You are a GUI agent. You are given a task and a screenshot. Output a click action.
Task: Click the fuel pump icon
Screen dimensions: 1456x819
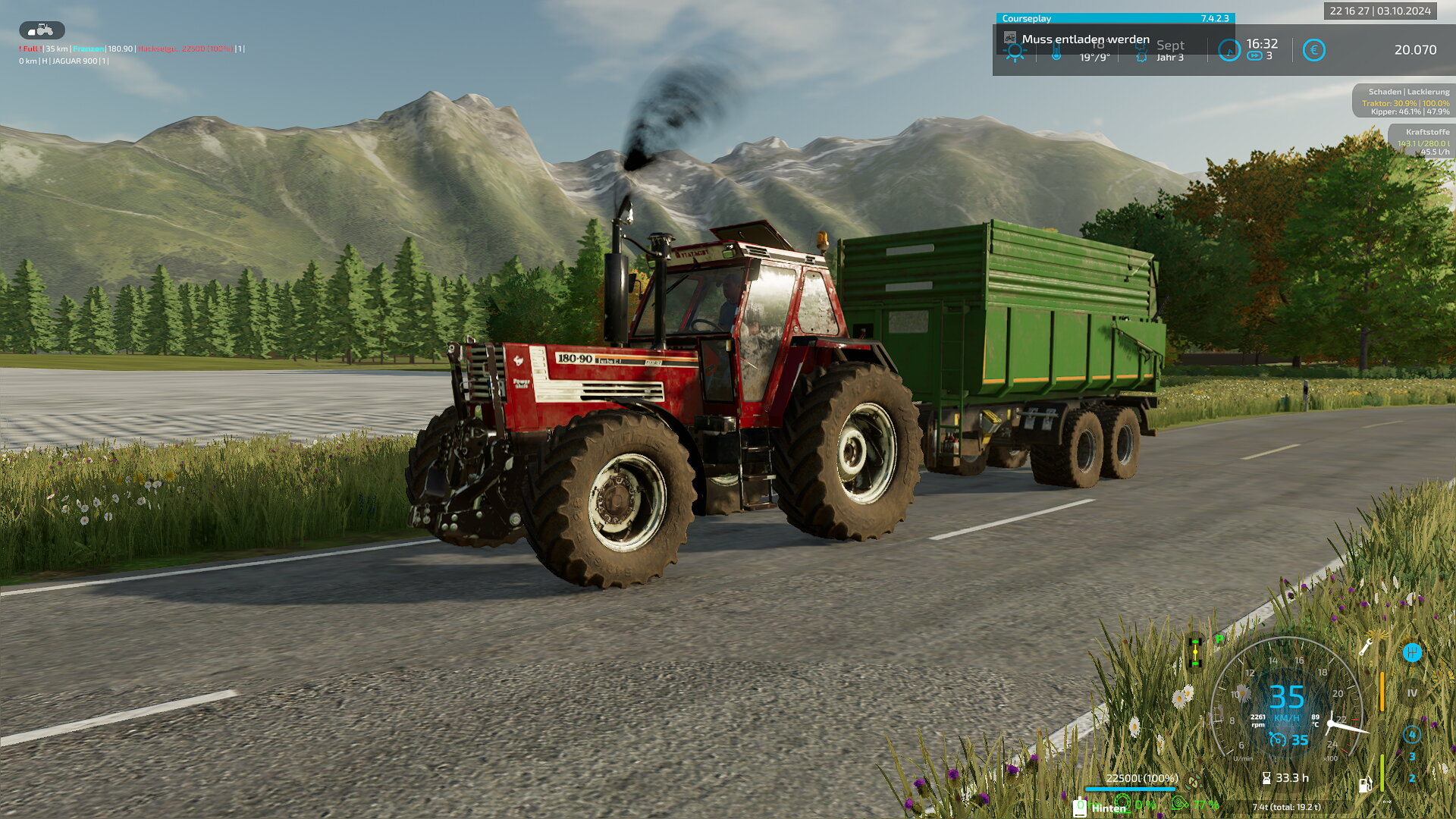(1364, 785)
